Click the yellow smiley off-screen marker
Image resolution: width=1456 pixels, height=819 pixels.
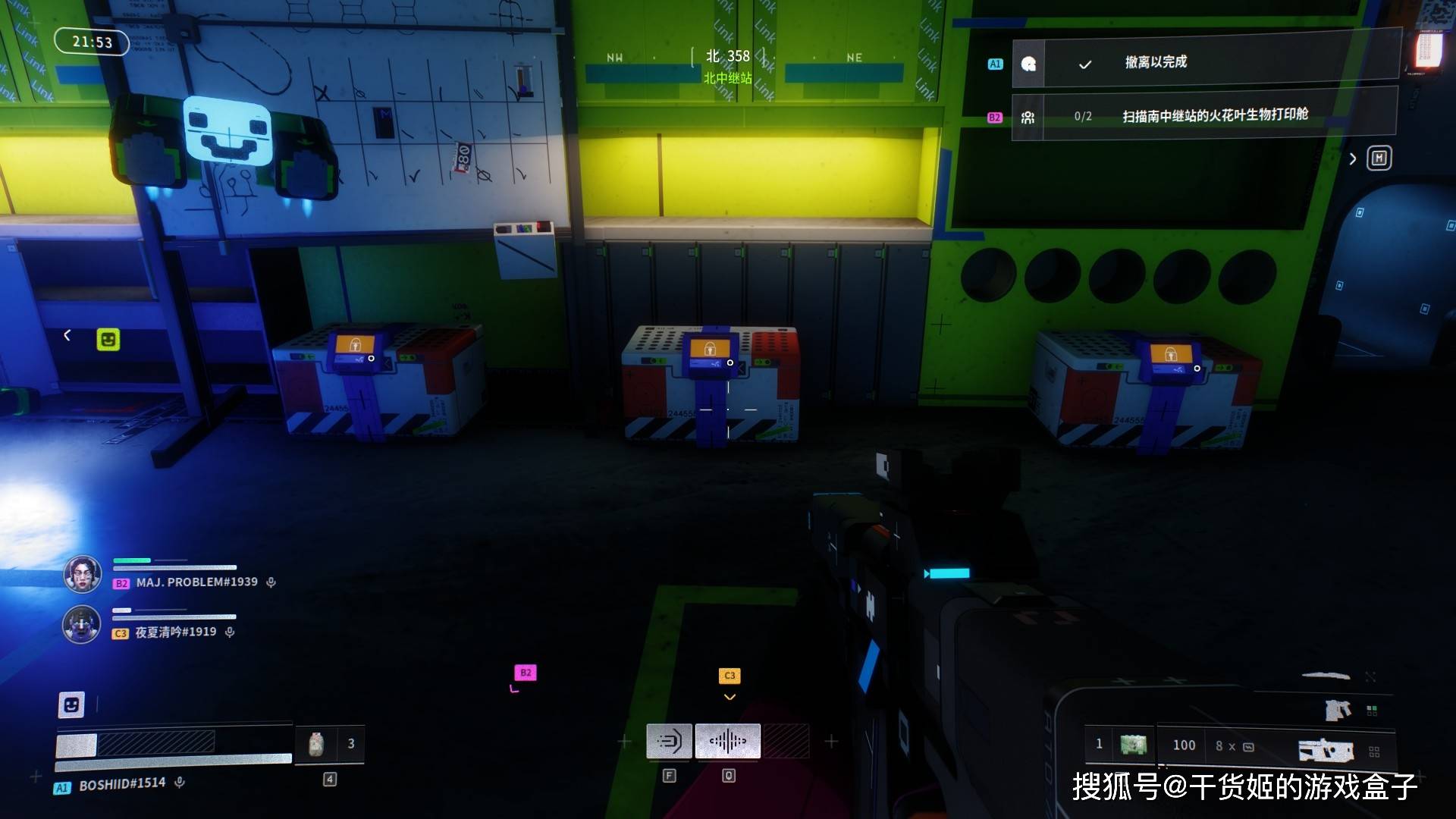pyautogui.click(x=108, y=339)
